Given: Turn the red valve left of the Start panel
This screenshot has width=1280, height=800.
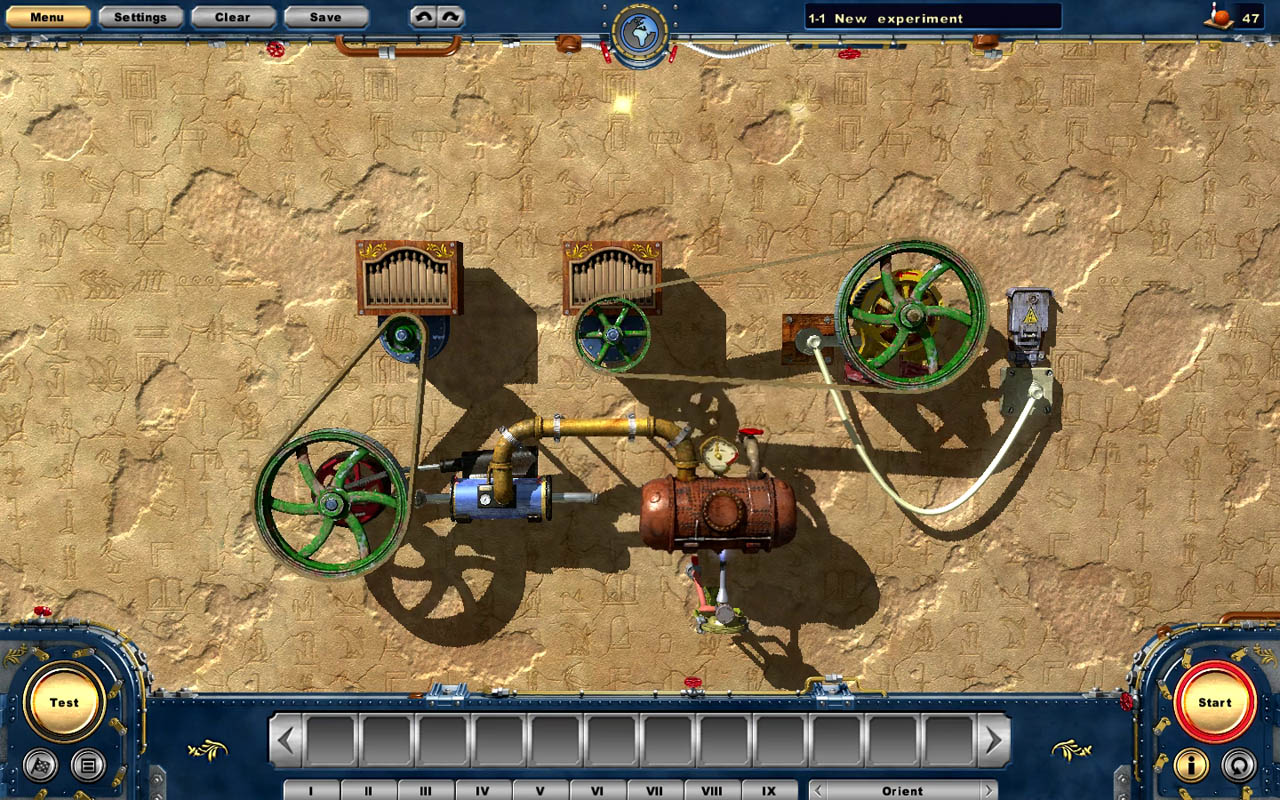Looking at the screenshot, I should pos(1126,702).
